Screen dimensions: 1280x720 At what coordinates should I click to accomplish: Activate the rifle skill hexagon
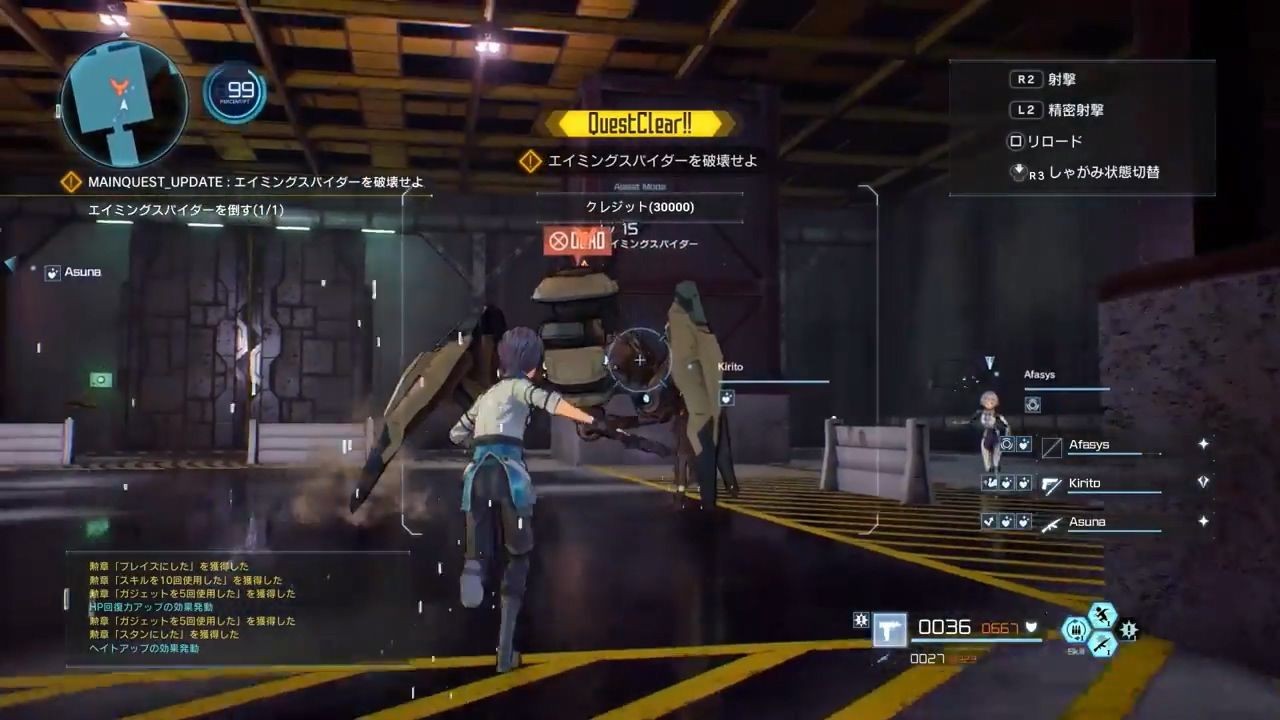(x=1102, y=645)
